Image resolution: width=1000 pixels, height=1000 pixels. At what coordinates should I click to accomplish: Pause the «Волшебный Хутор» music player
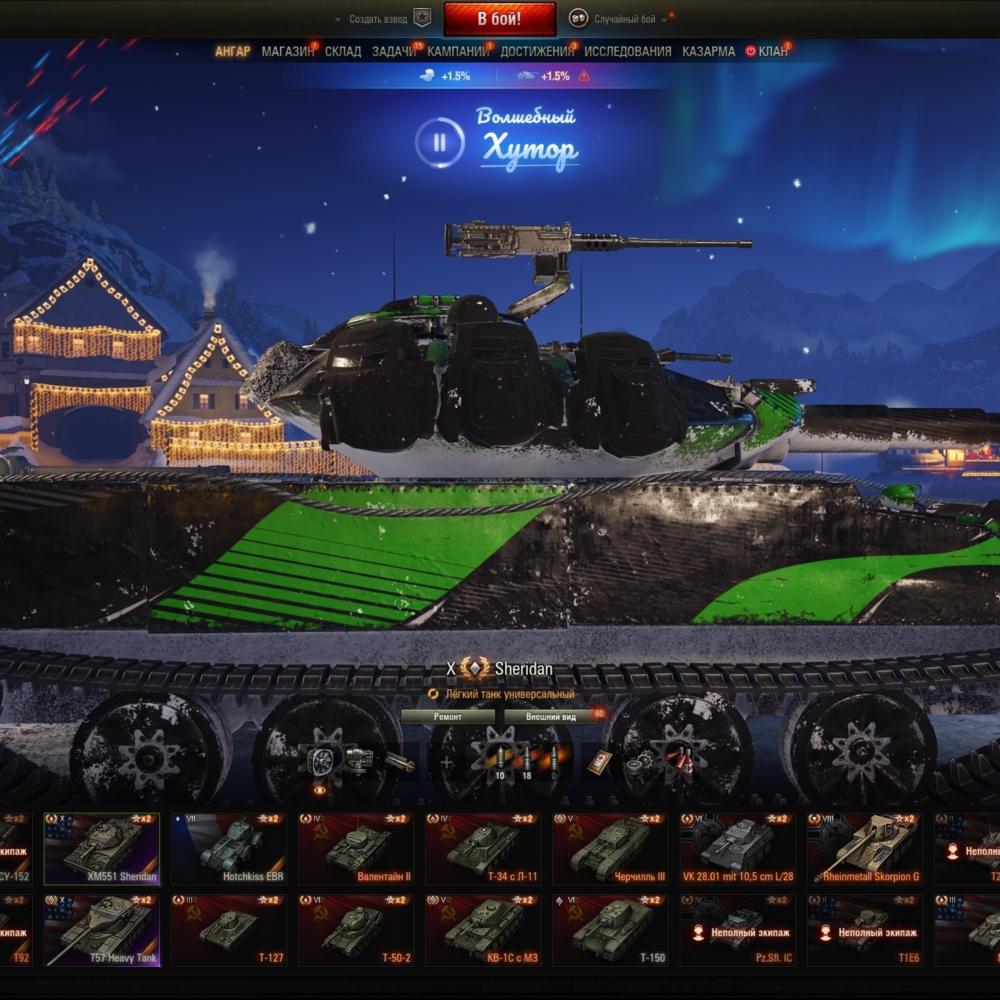click(439, 142)
